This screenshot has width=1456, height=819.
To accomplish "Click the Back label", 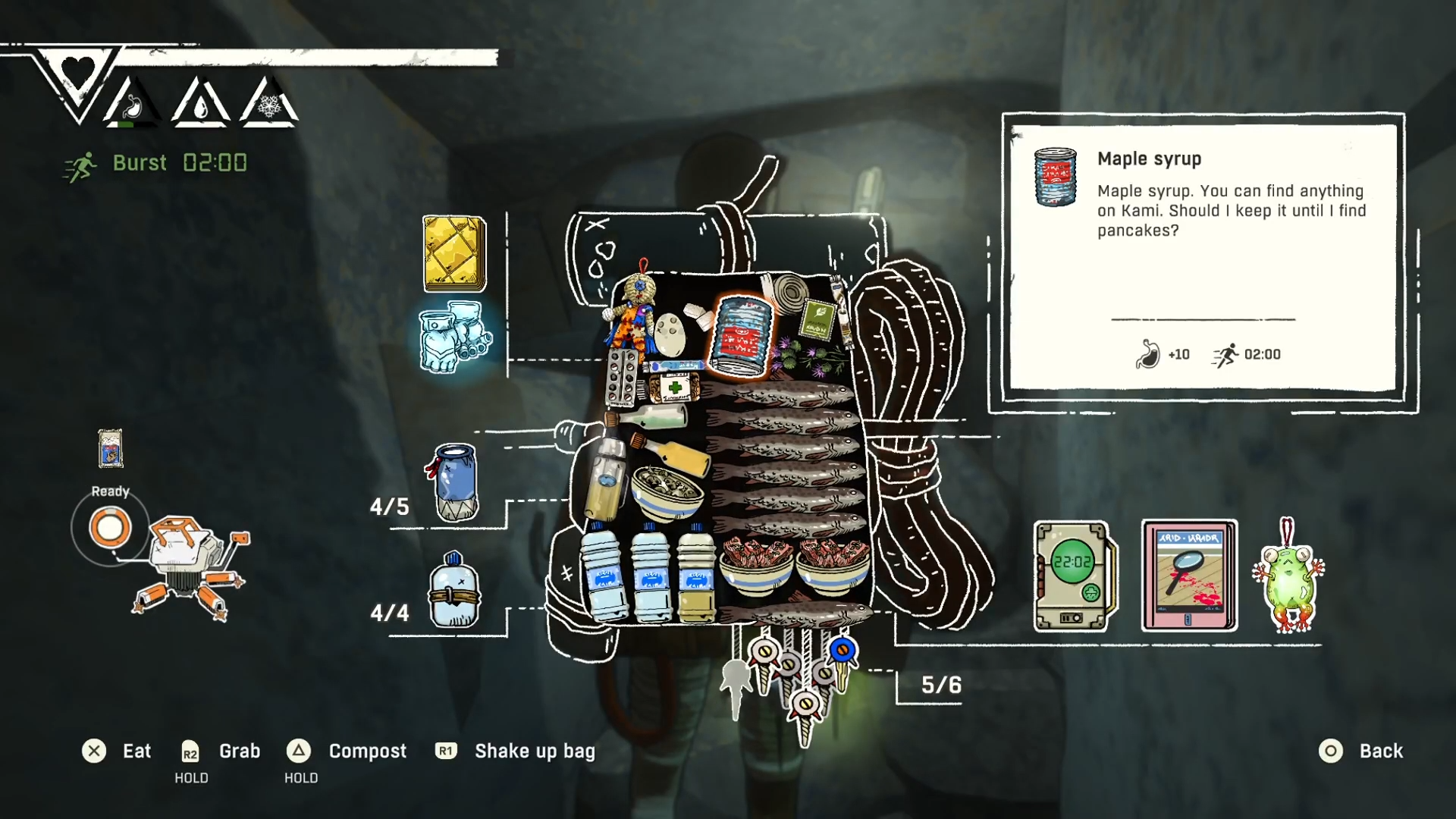I will (x=1380, y=751).
